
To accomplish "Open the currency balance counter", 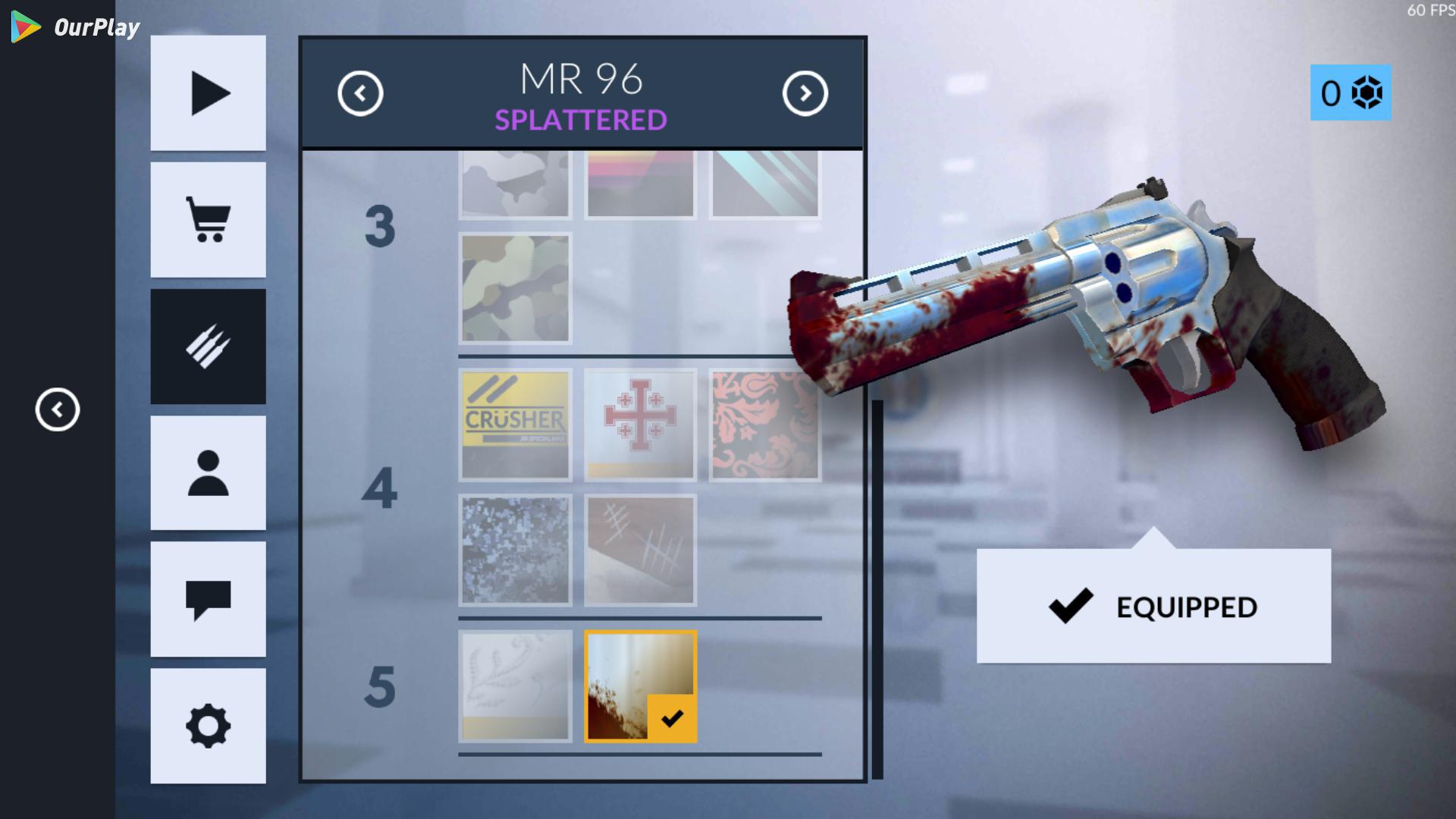I will click(1351, 93).
